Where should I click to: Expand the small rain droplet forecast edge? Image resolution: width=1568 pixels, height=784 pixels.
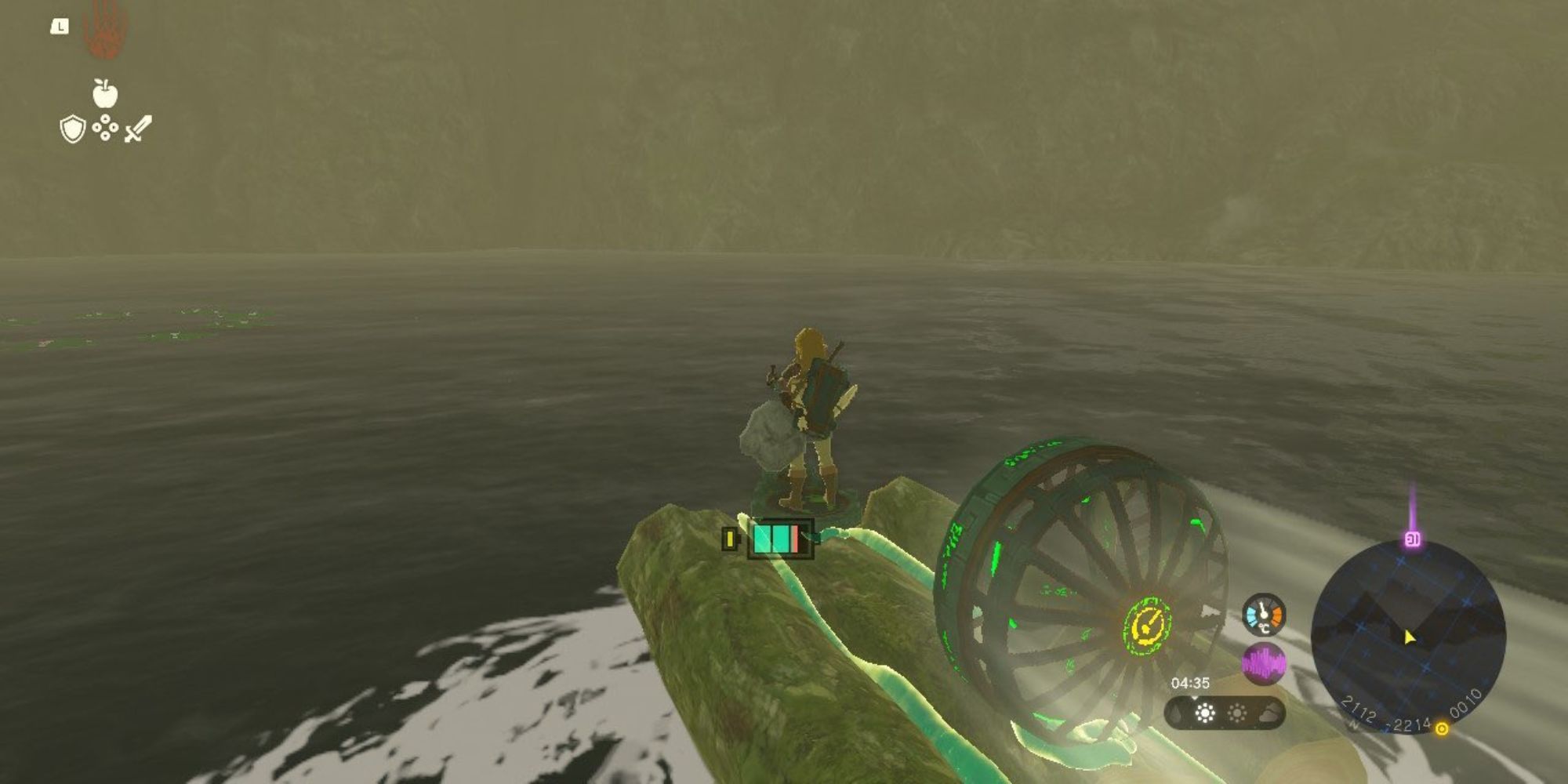1176,714
